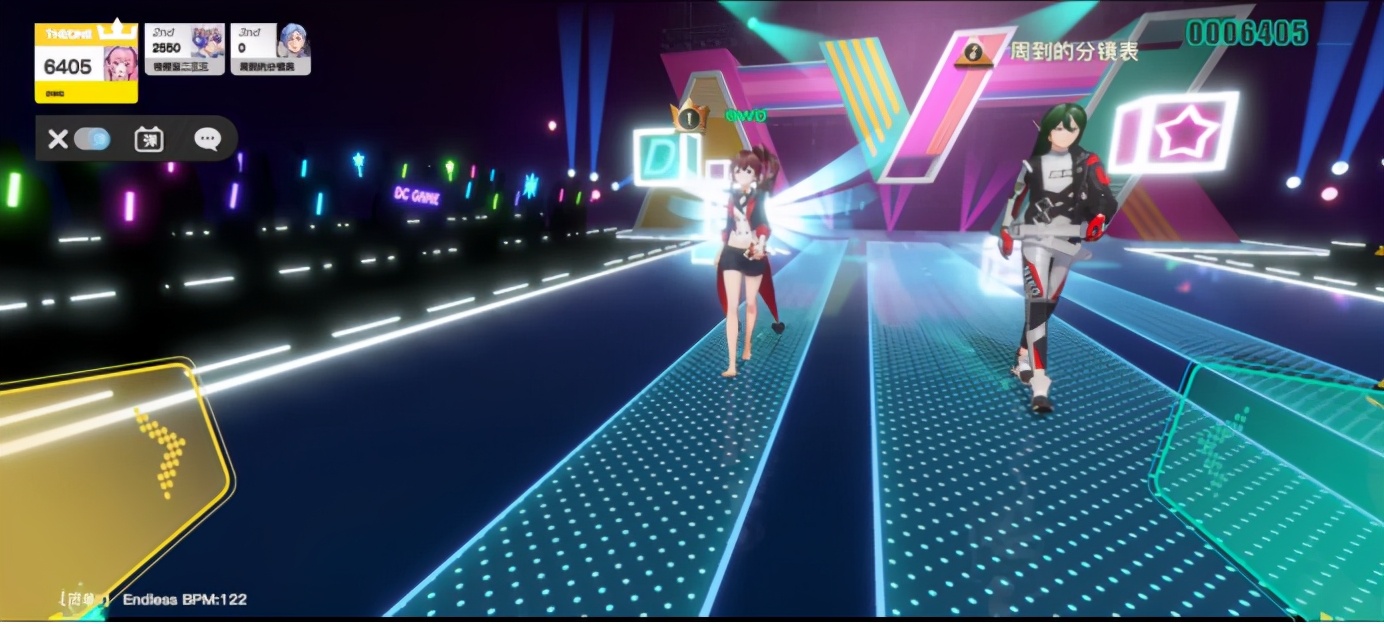The image size is (1384, 624).
Task: Tap the cat-eared TV danmaku icon
Action: click(149, 139)
